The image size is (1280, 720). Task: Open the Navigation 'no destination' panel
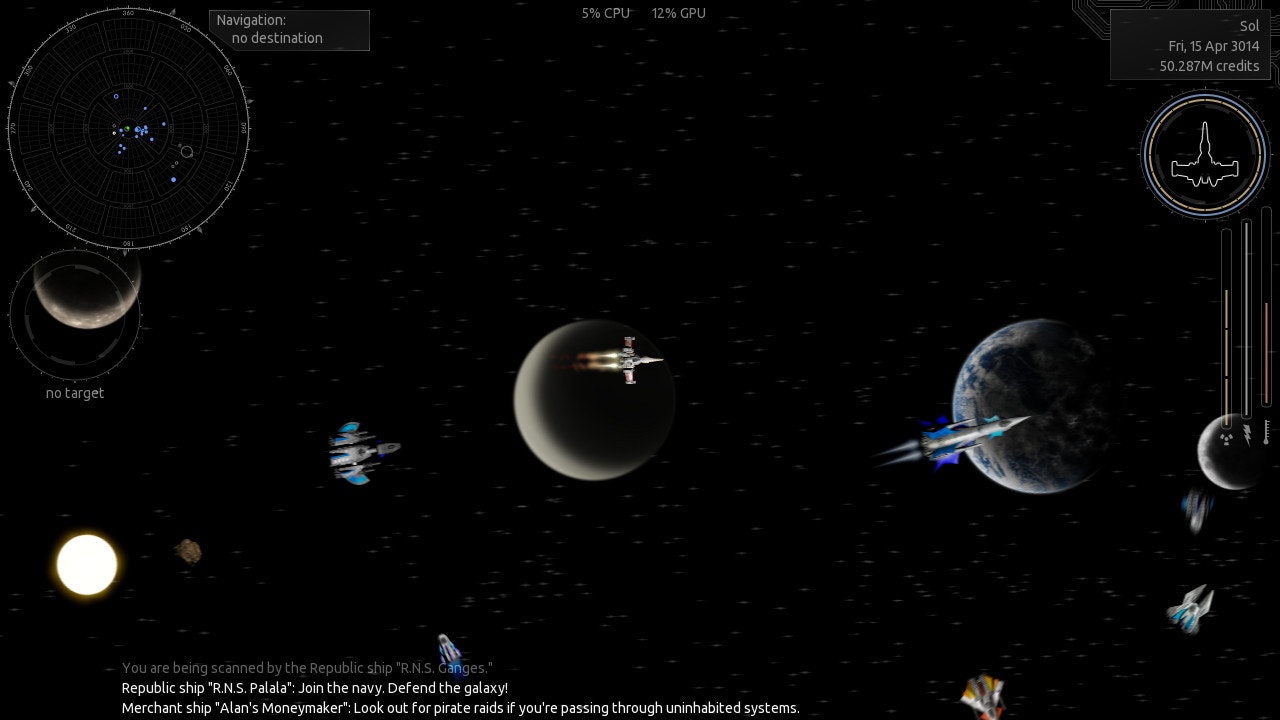pyautogui.click(x=289, y=30)
